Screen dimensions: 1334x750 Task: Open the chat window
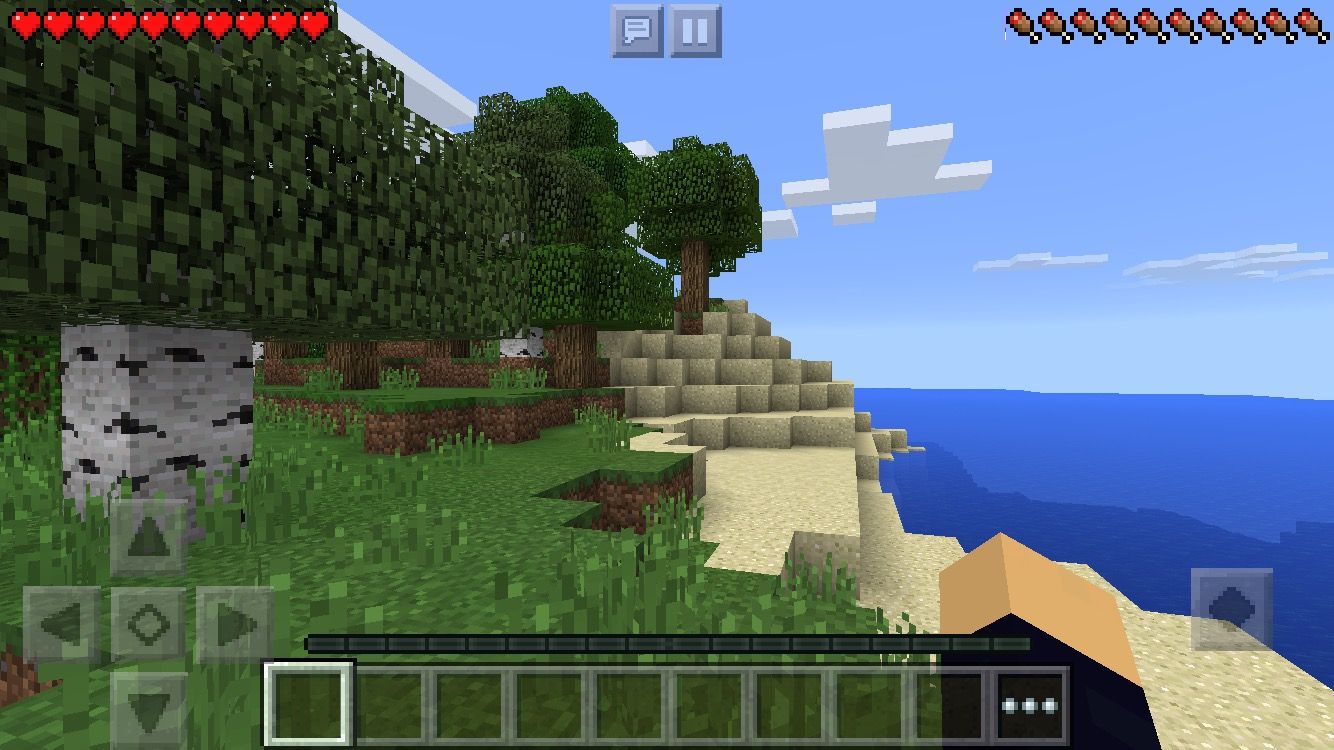(x=637, y=31)
